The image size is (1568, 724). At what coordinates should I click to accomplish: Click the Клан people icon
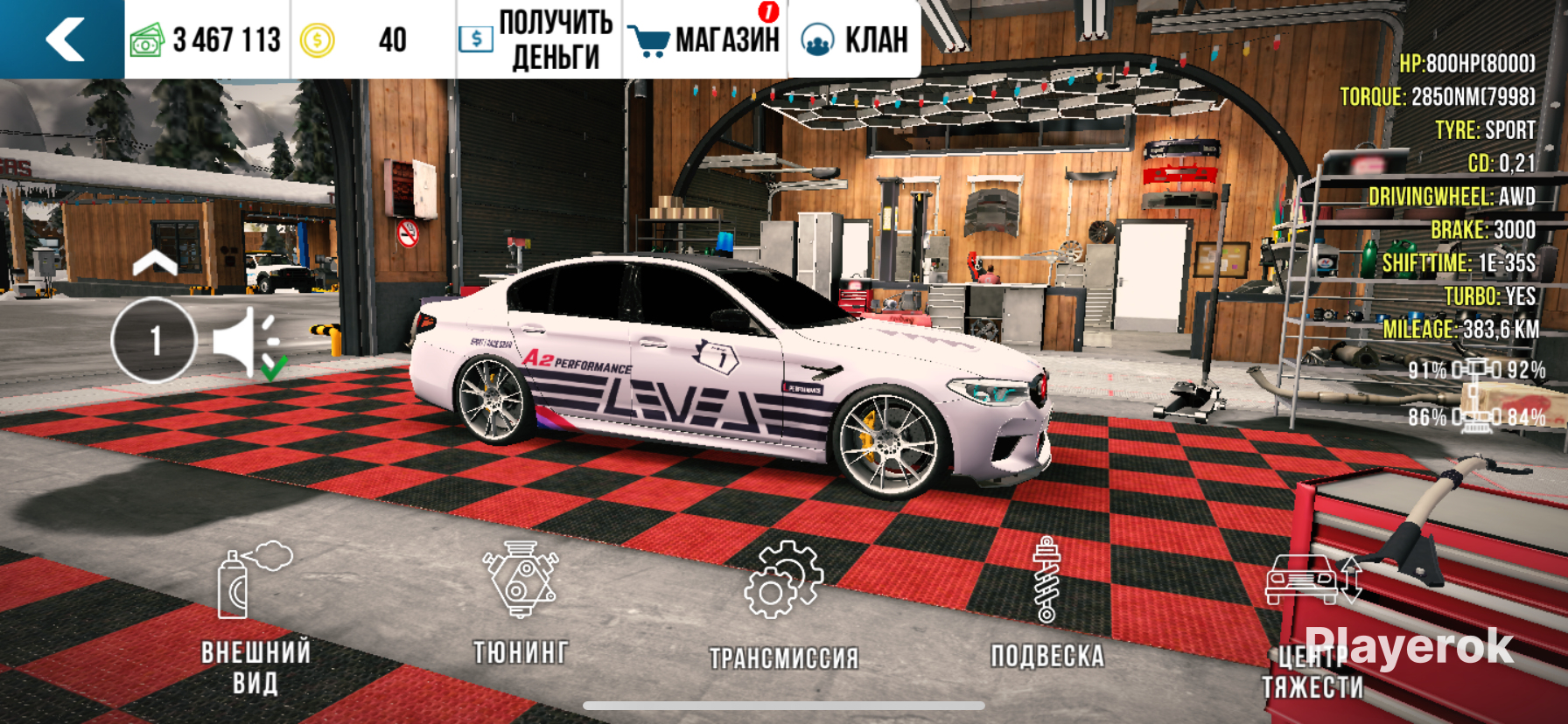pos(817,37)
